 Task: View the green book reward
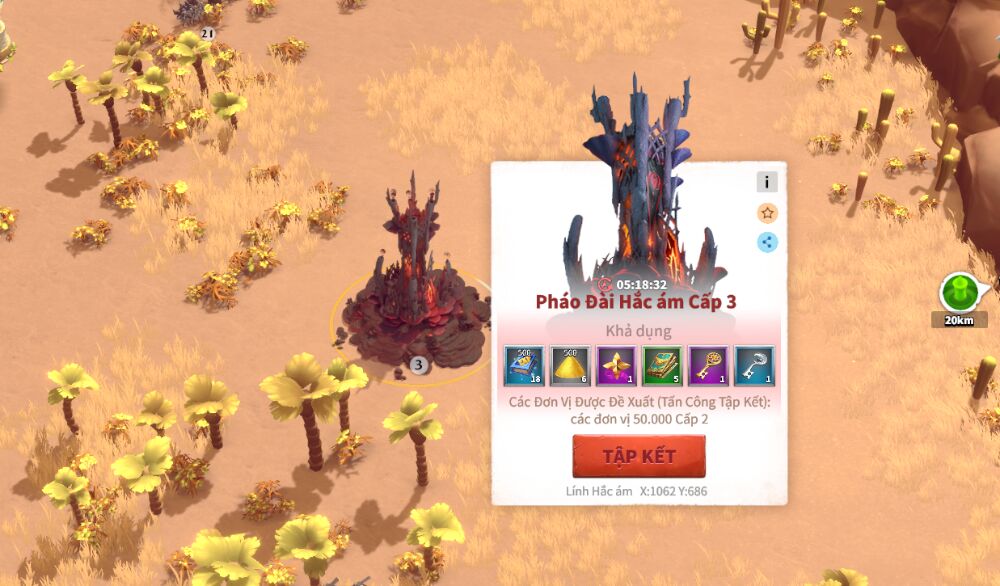[662, 366]
